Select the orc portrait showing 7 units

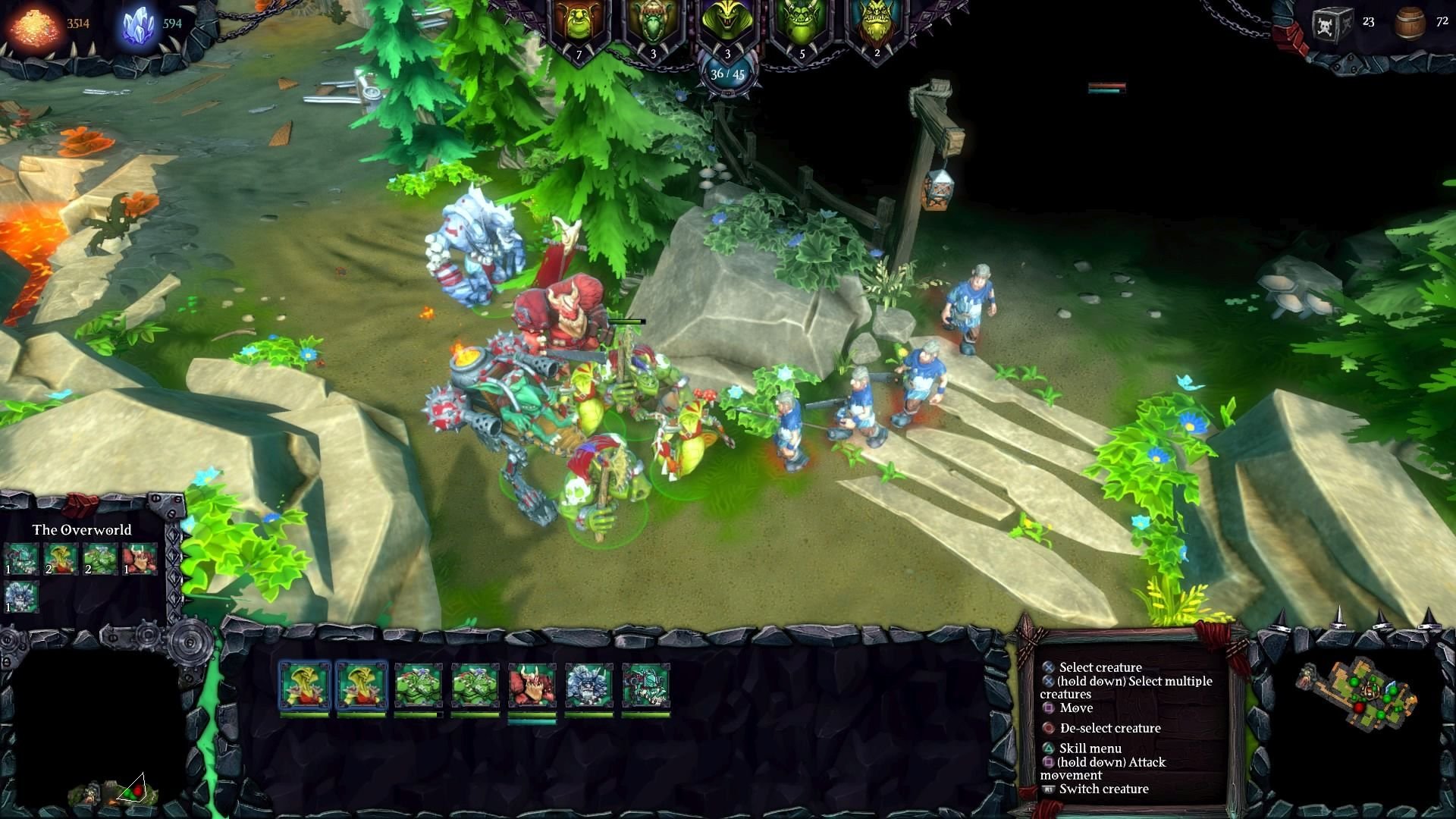[x=580, y=23]
